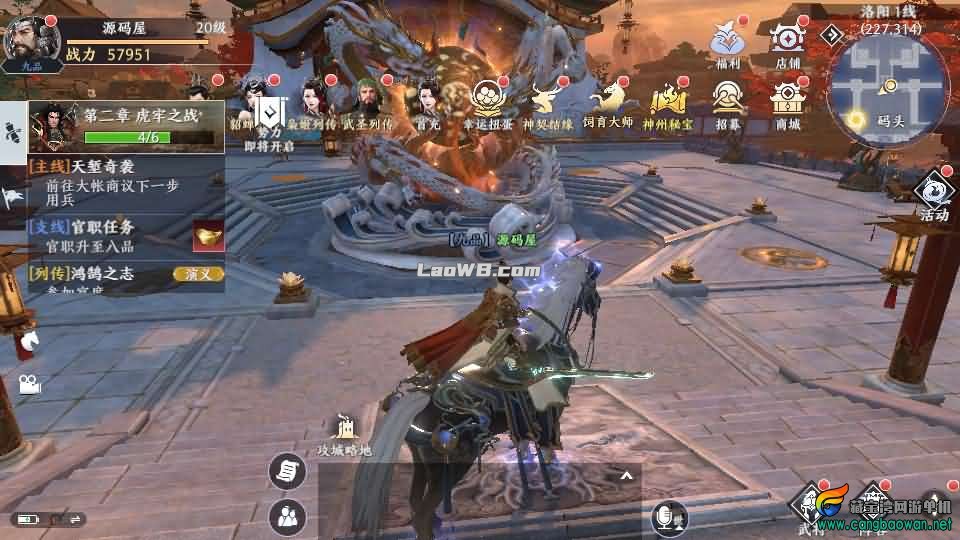Screen dimensions: 960x540
Task: Open the 福利 welfare icon
Action: 727,42
